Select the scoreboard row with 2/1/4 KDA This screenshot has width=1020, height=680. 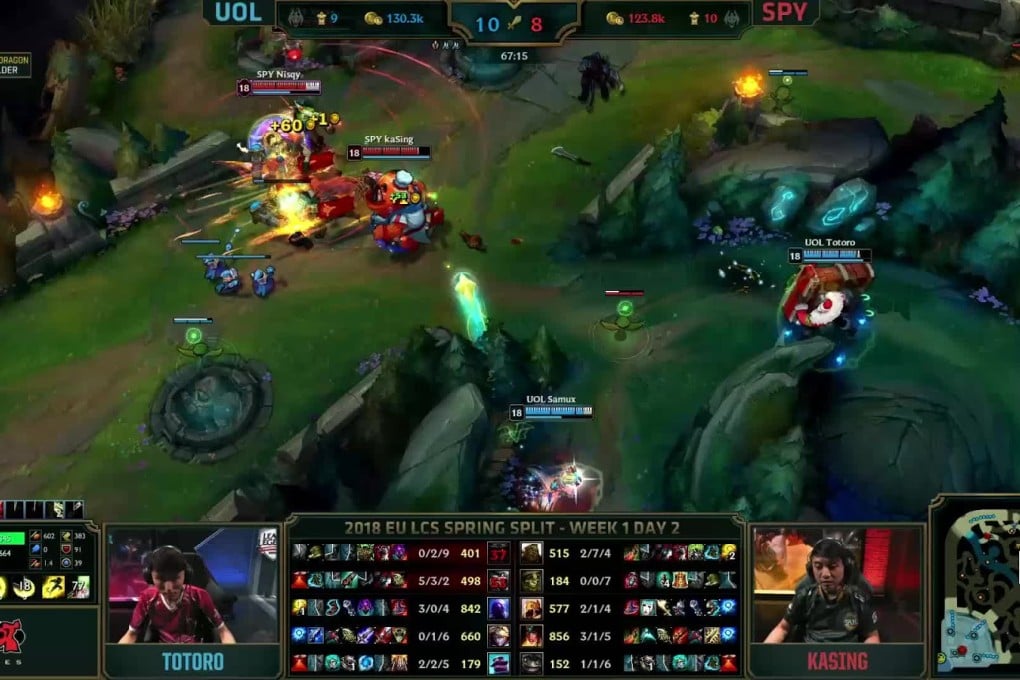(x=628, y=608)
